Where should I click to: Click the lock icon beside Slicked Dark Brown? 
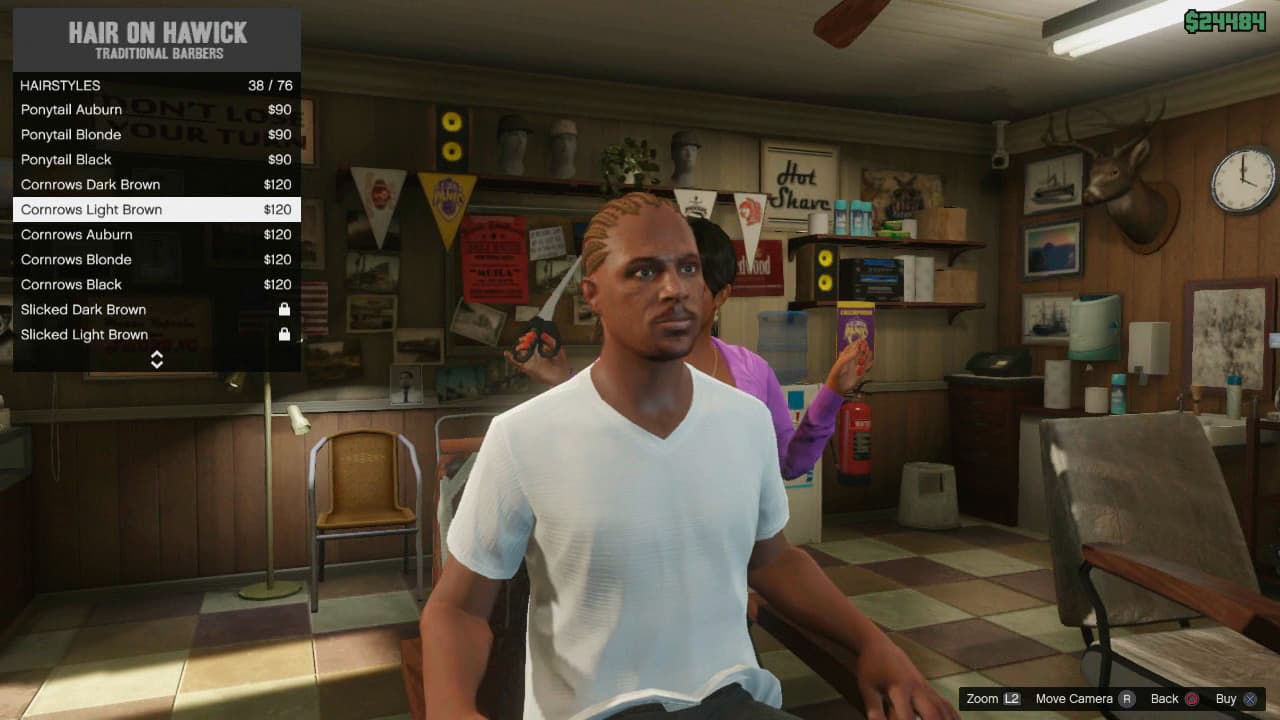tap(284, 309)
